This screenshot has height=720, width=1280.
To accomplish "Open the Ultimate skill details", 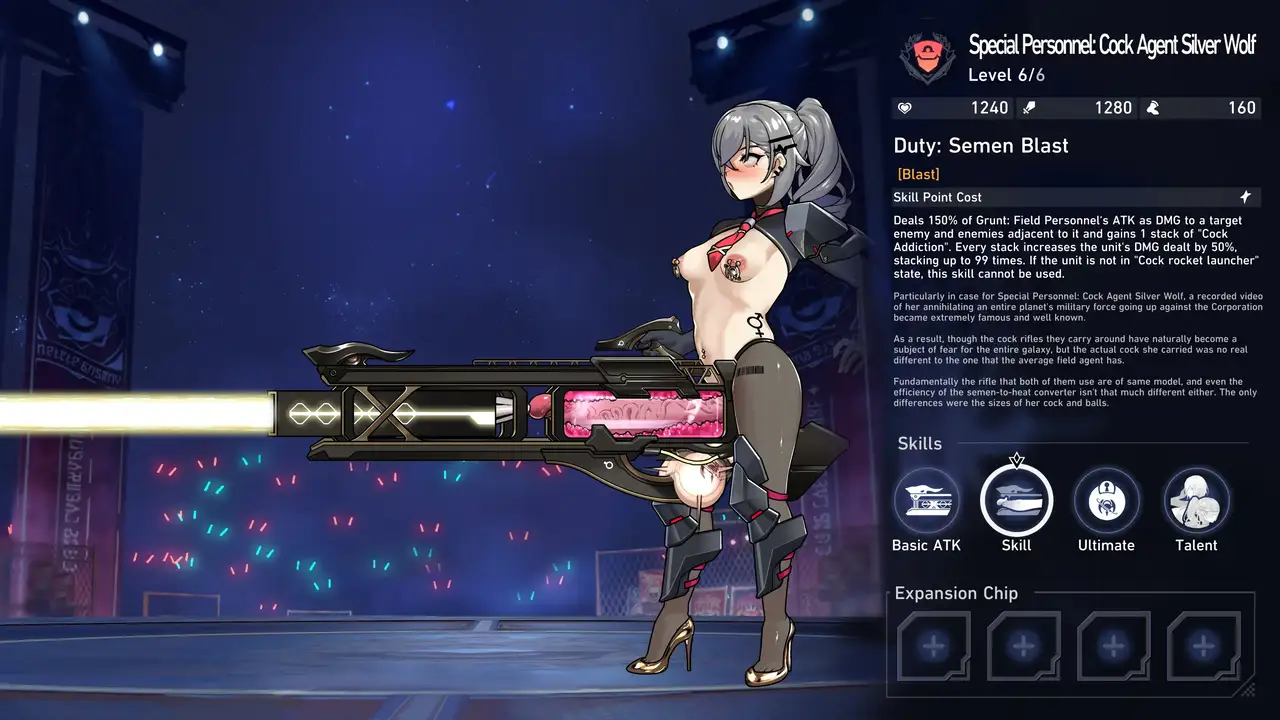I will click(1106, 500).
